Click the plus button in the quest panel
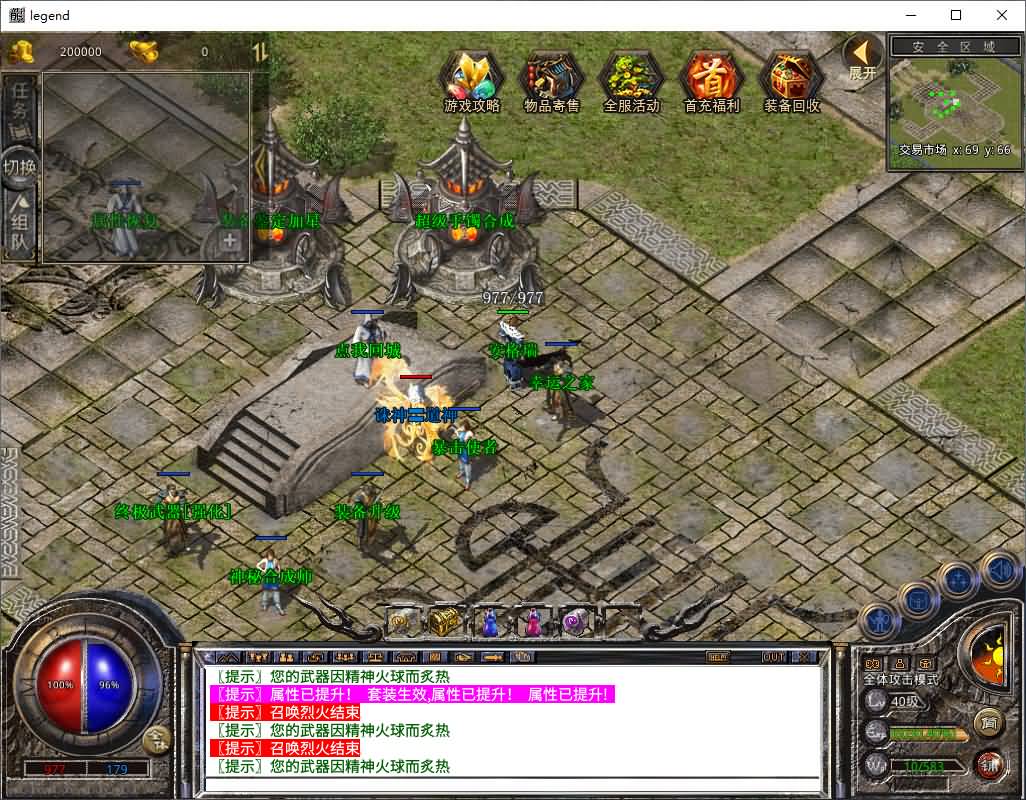This screenshot has width=1026, height=800. click(x=230, y=240)
